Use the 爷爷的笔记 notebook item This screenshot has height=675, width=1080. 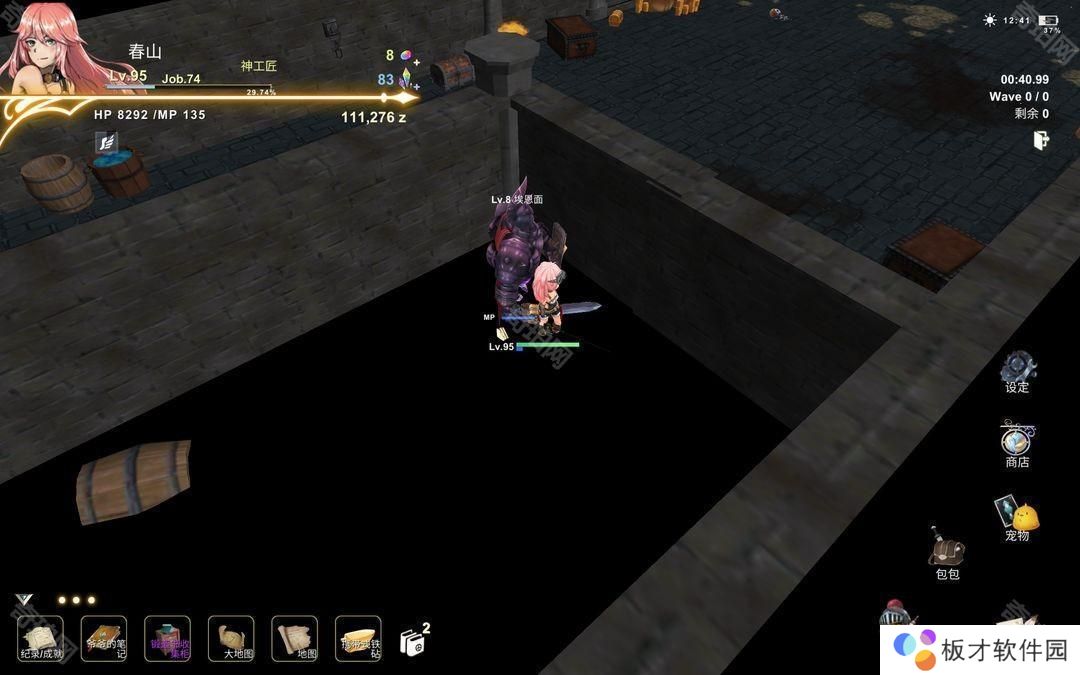point(104,638)
